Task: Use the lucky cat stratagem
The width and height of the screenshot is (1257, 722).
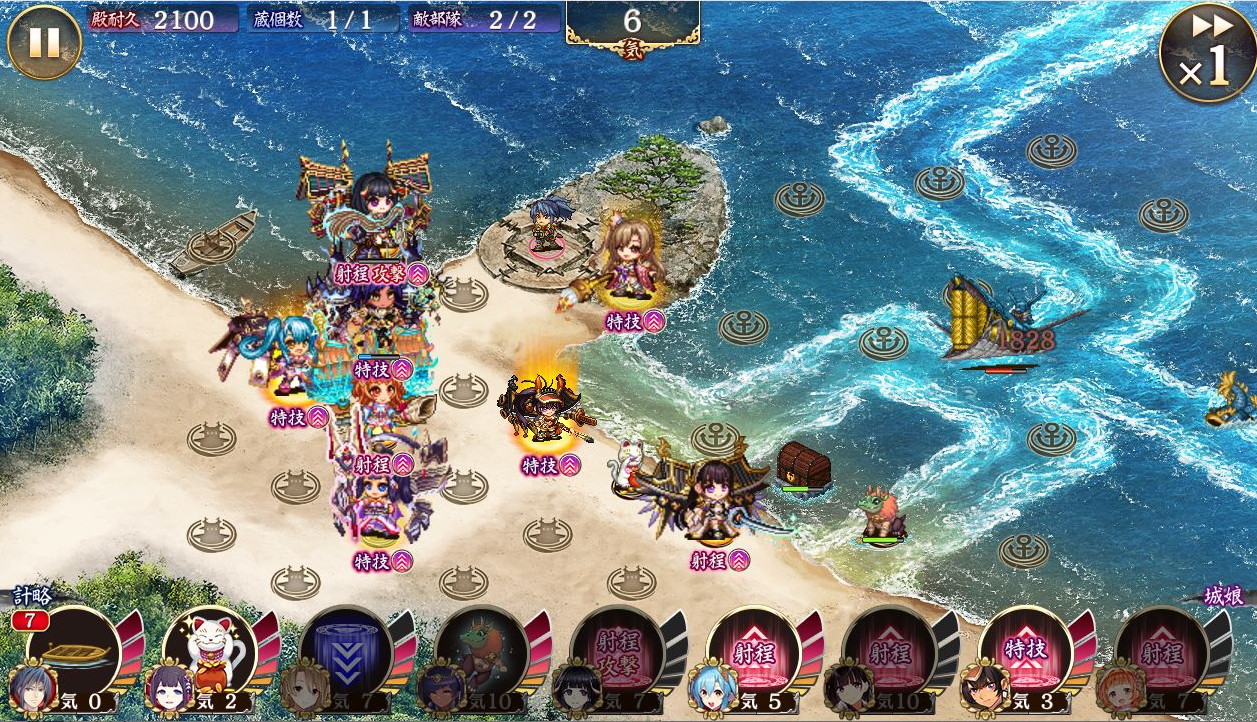Action: pos(210,652)
